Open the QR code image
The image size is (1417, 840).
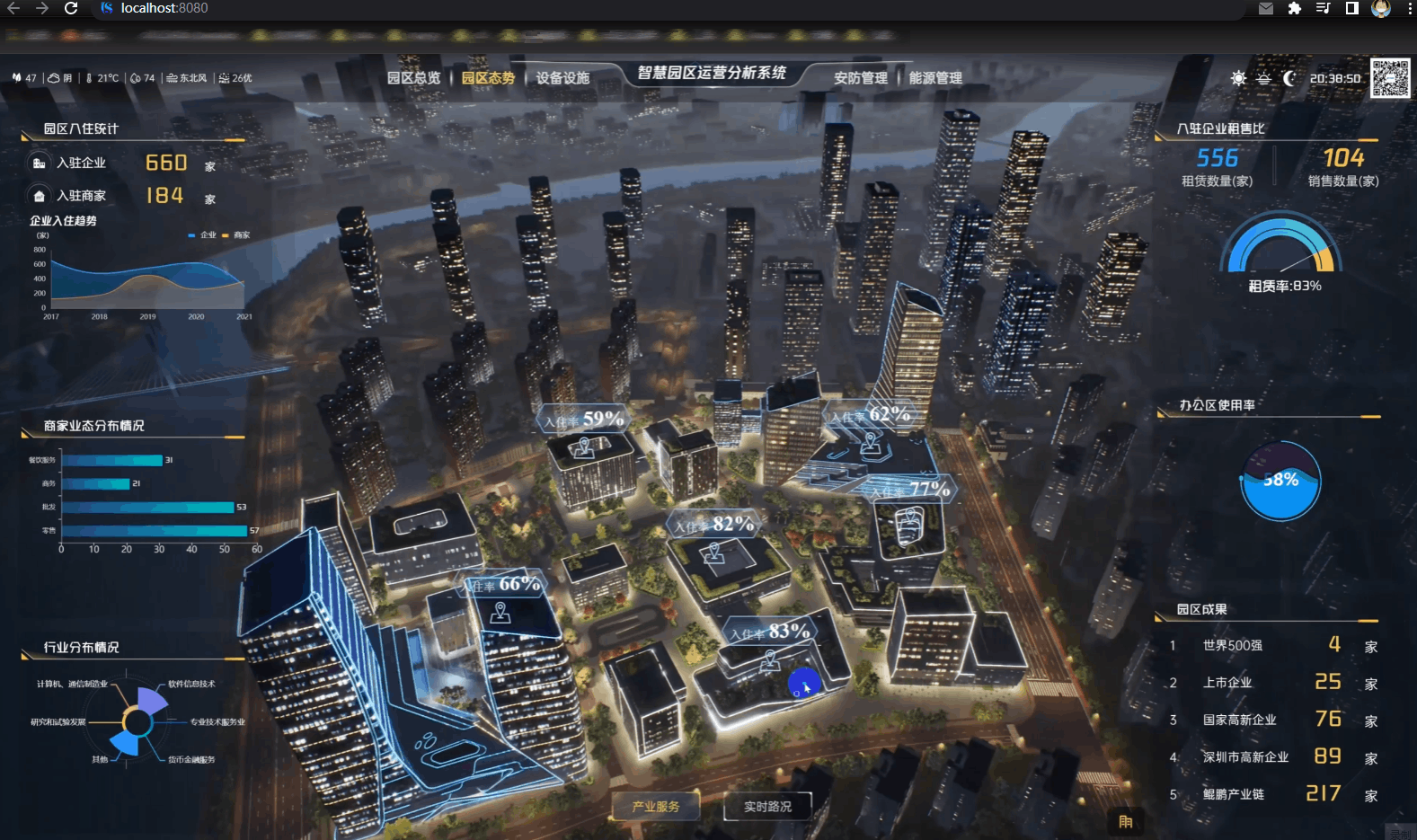1390,78
